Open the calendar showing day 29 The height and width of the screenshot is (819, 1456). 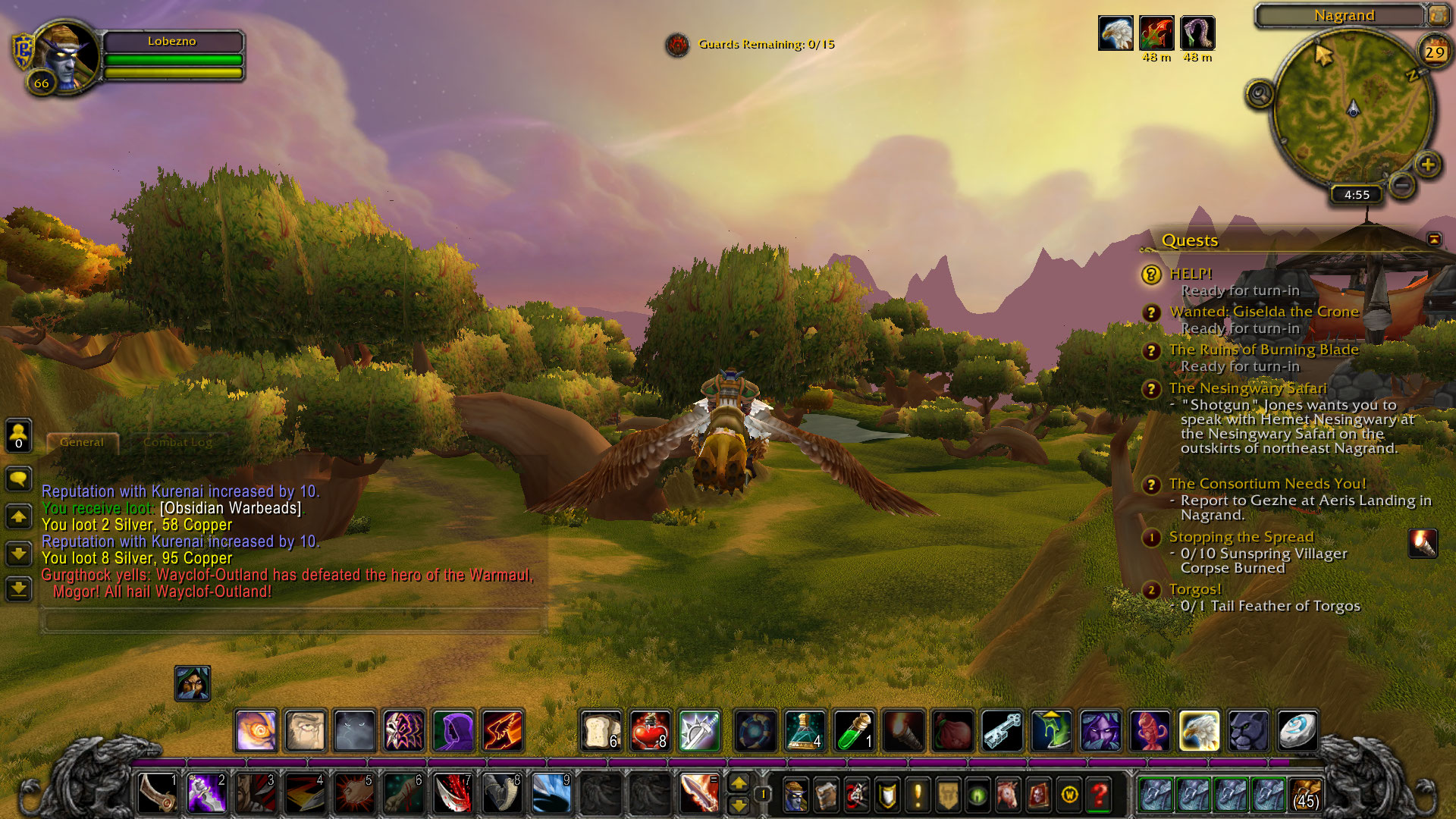1433,52
